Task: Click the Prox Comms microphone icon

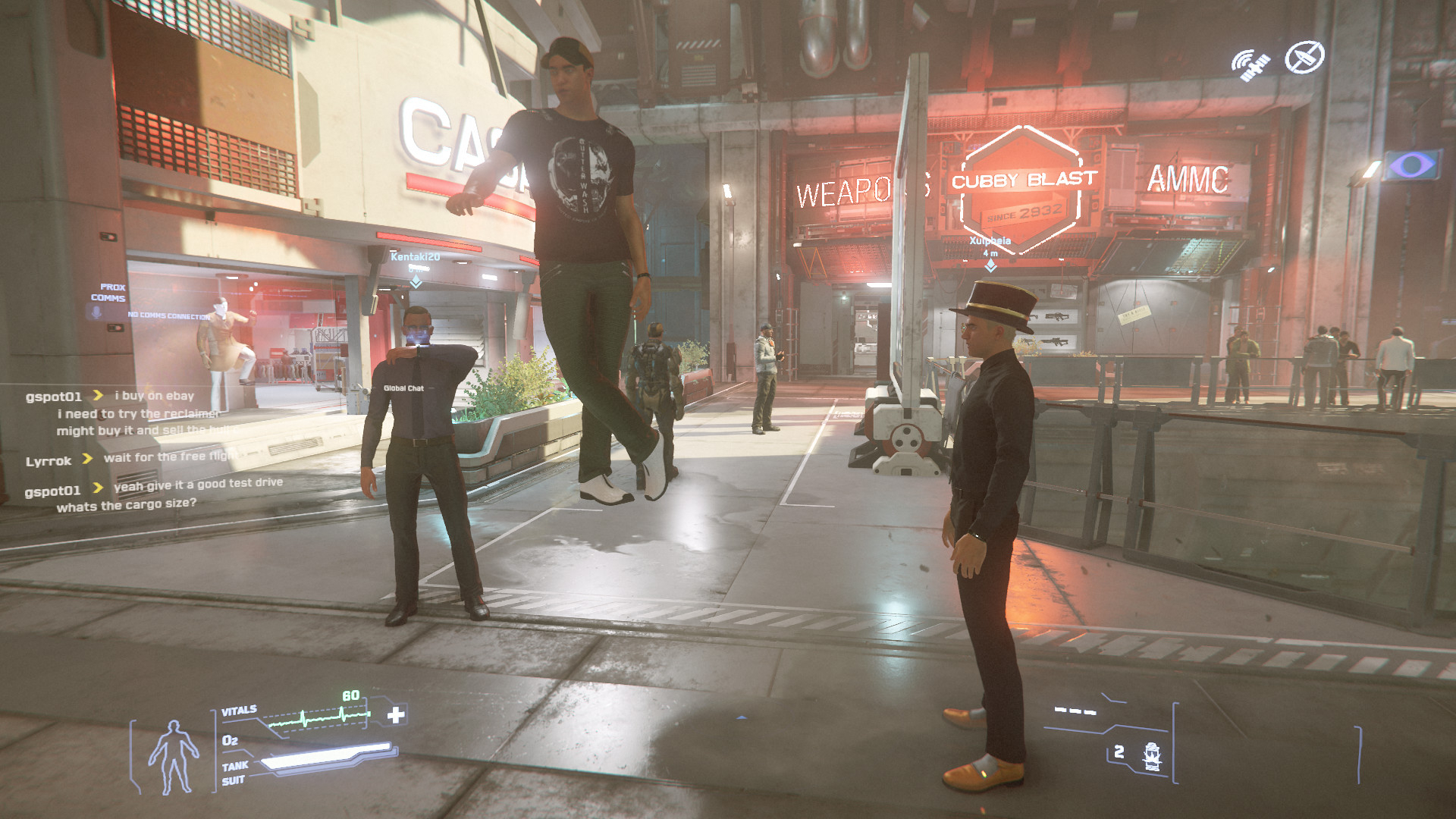Action: point(96,312)
